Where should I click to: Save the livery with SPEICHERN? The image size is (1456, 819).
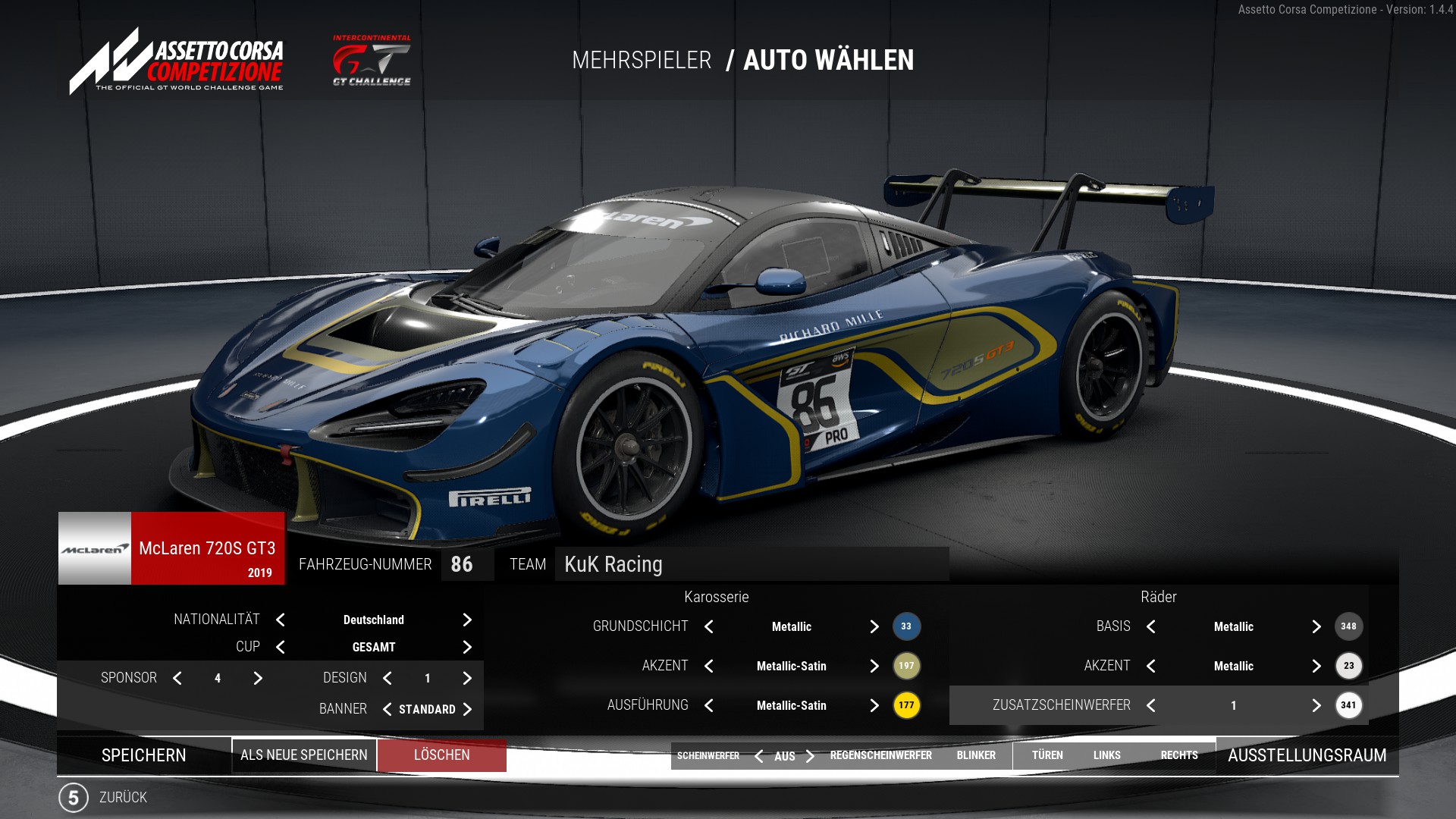(x=144, y=755)
